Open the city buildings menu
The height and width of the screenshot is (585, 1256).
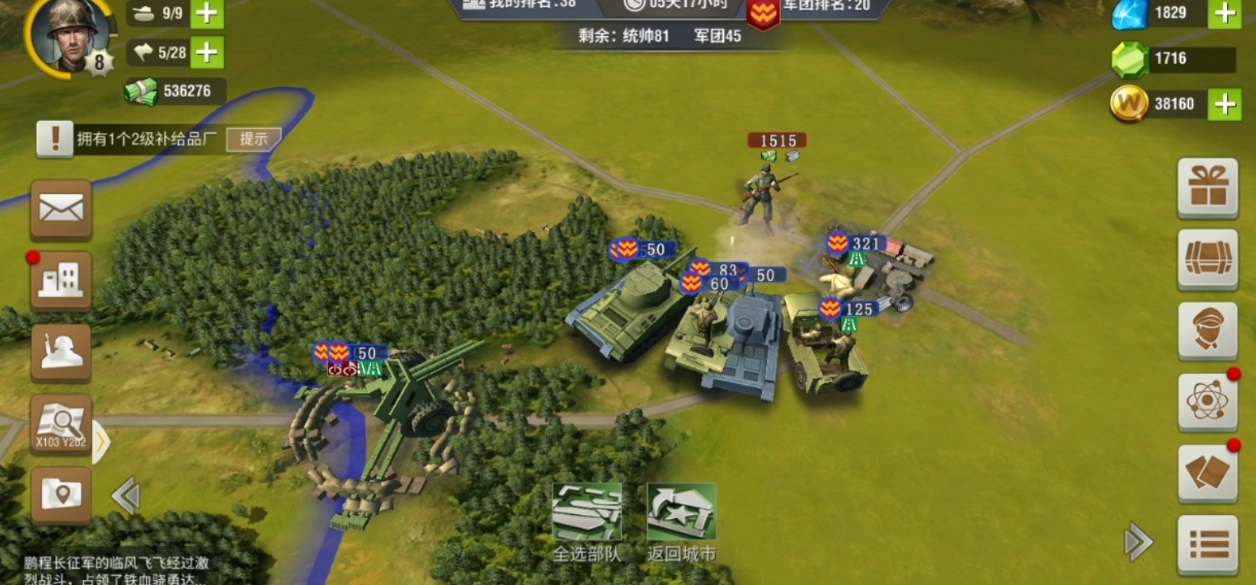click(x=61, y=281)
